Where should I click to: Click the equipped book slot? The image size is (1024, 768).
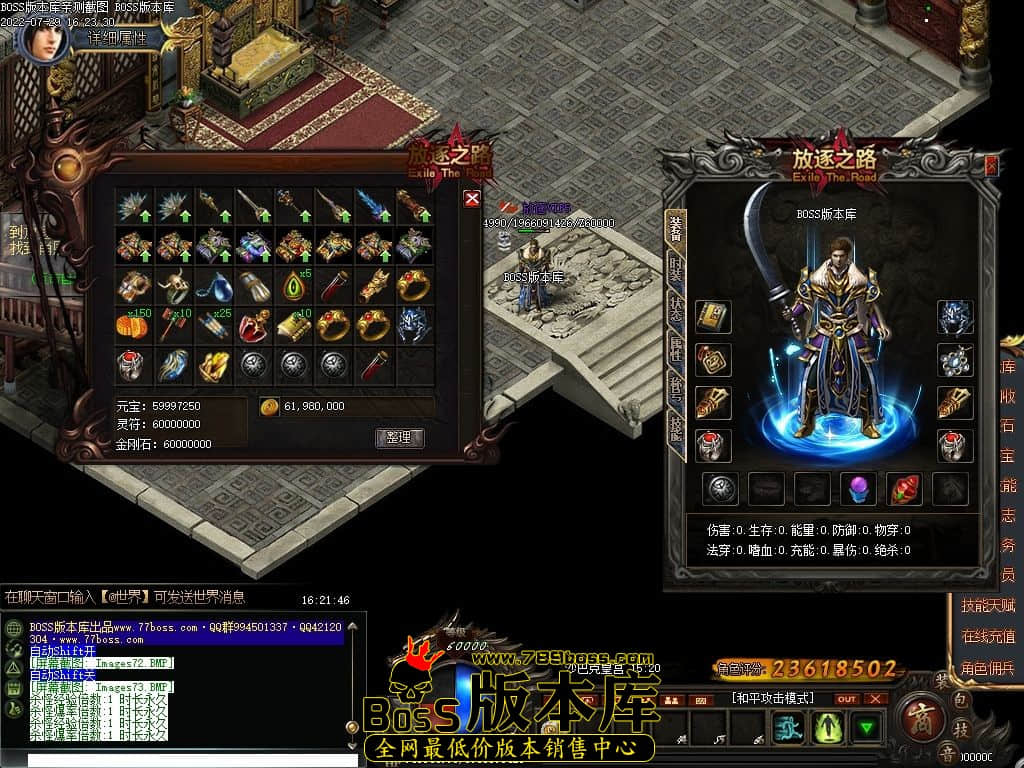[x=713, y=317]
